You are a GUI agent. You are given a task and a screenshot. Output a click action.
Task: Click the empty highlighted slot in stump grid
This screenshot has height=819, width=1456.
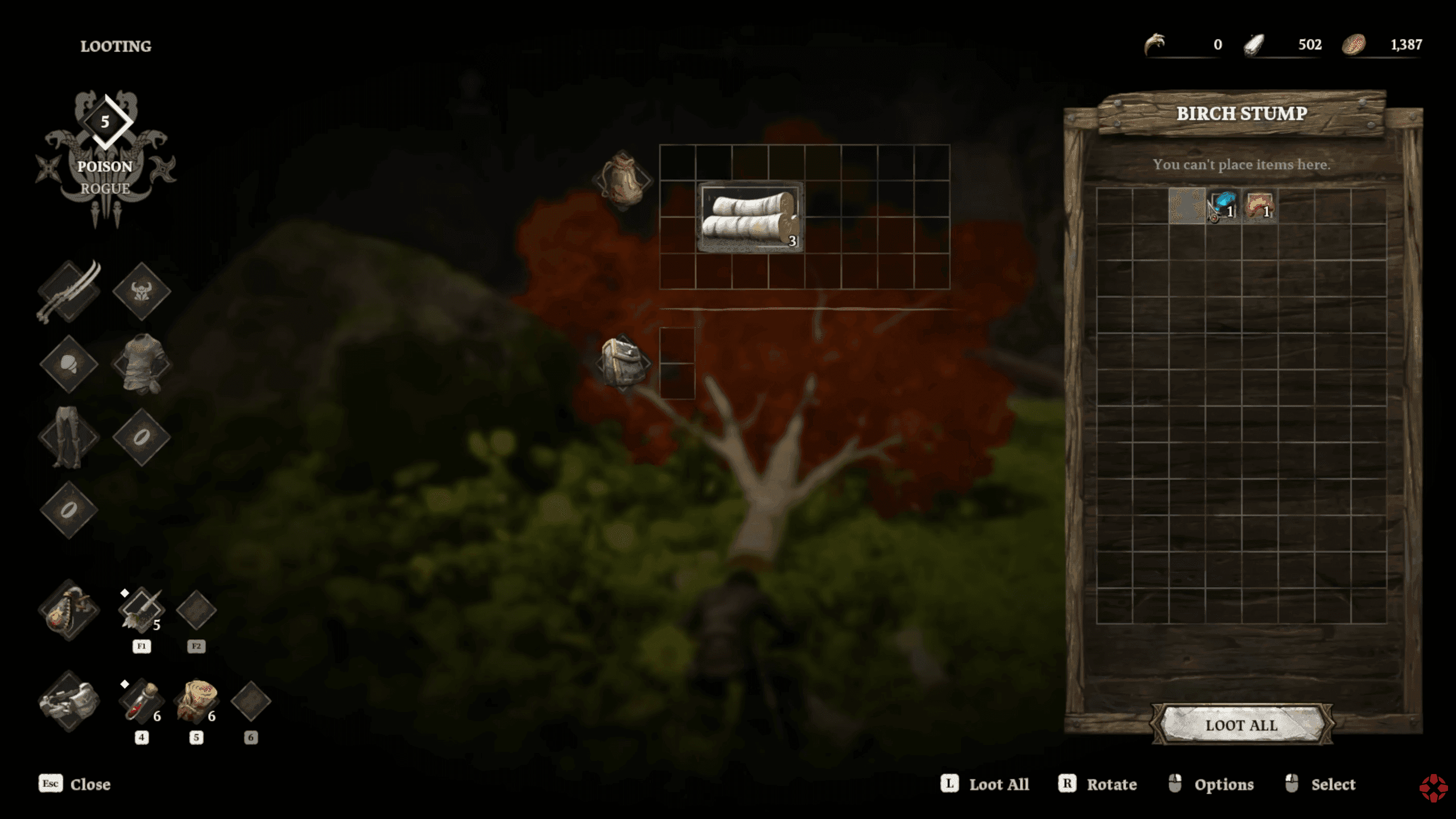(1186, 206)
